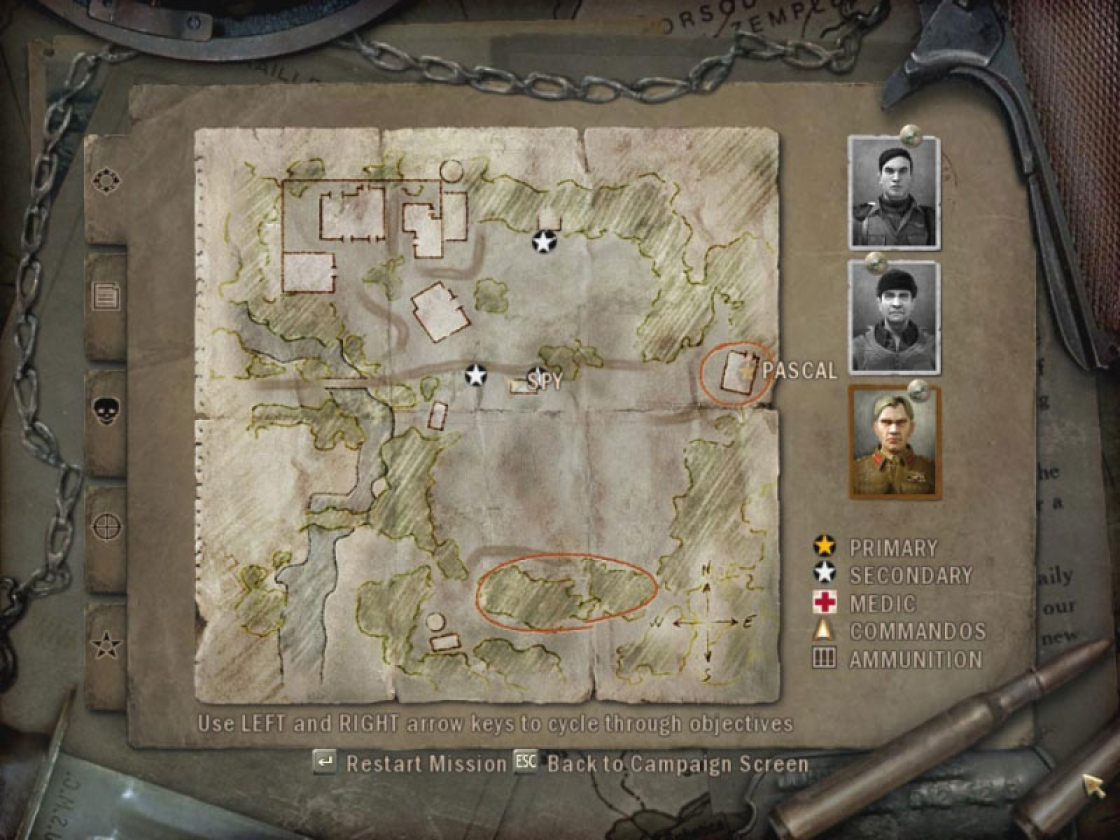Choose the portrait of man in dark beanie

click(x=893, y=317)
